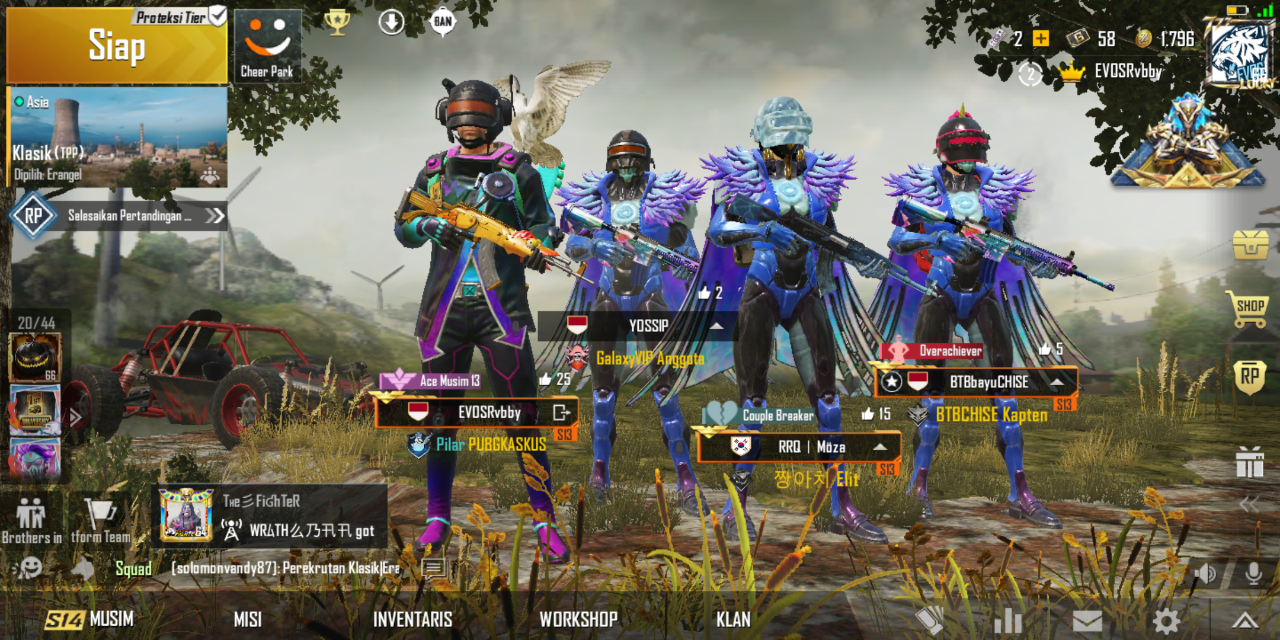Toggle the microphone icon

1252,573
